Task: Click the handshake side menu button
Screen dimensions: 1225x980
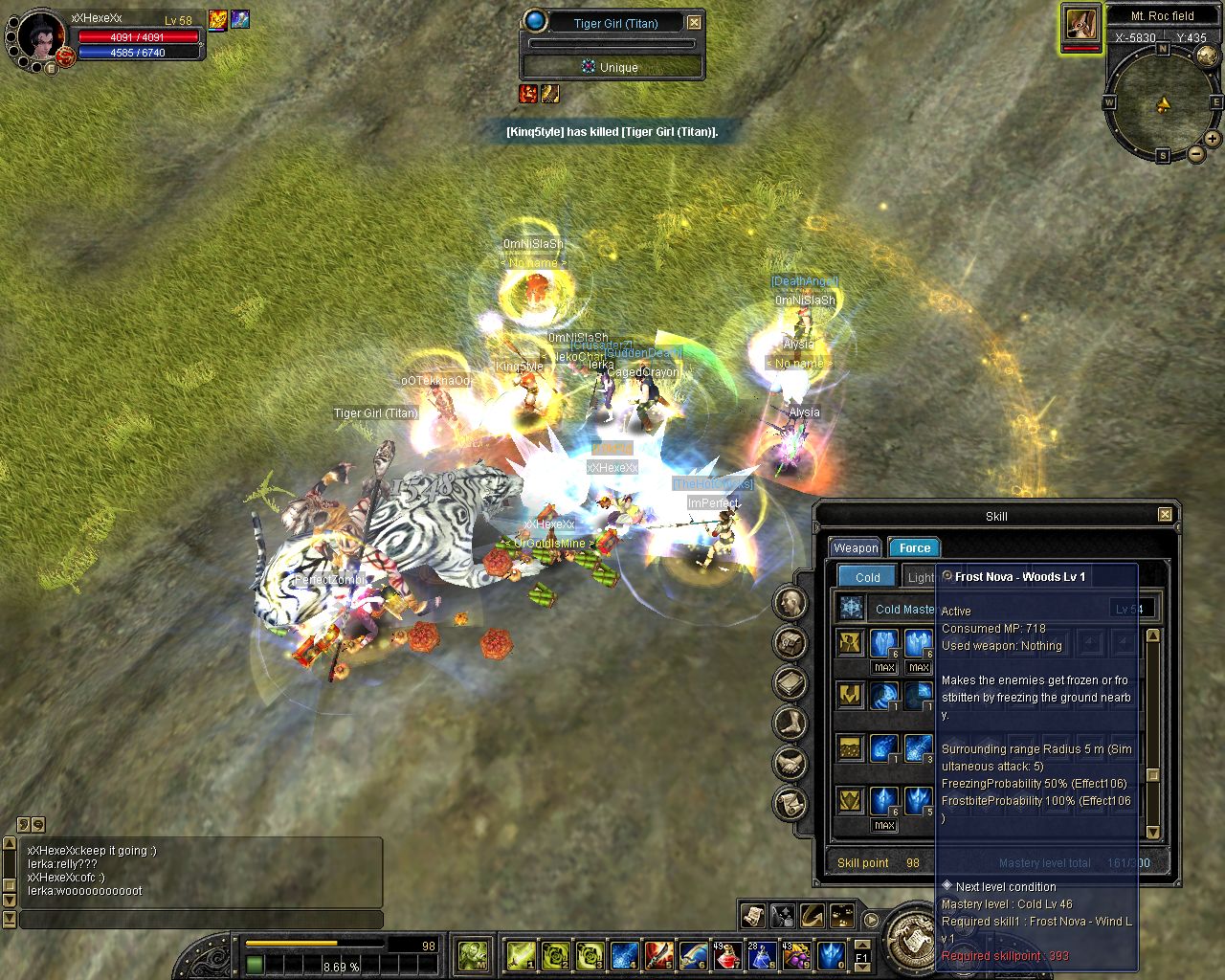Action: [791, 764]
